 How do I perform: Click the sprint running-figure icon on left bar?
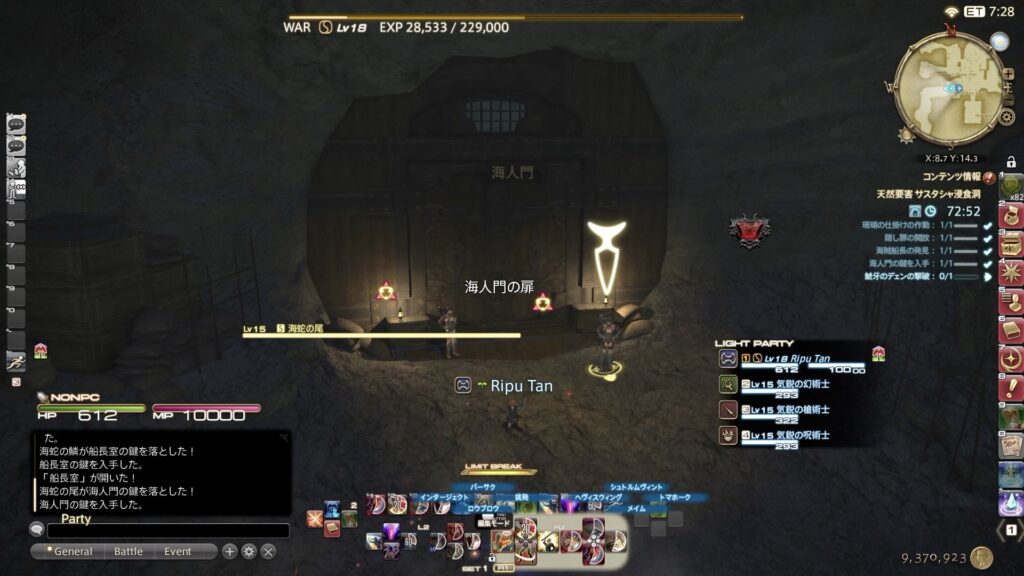tap(16, 361)
